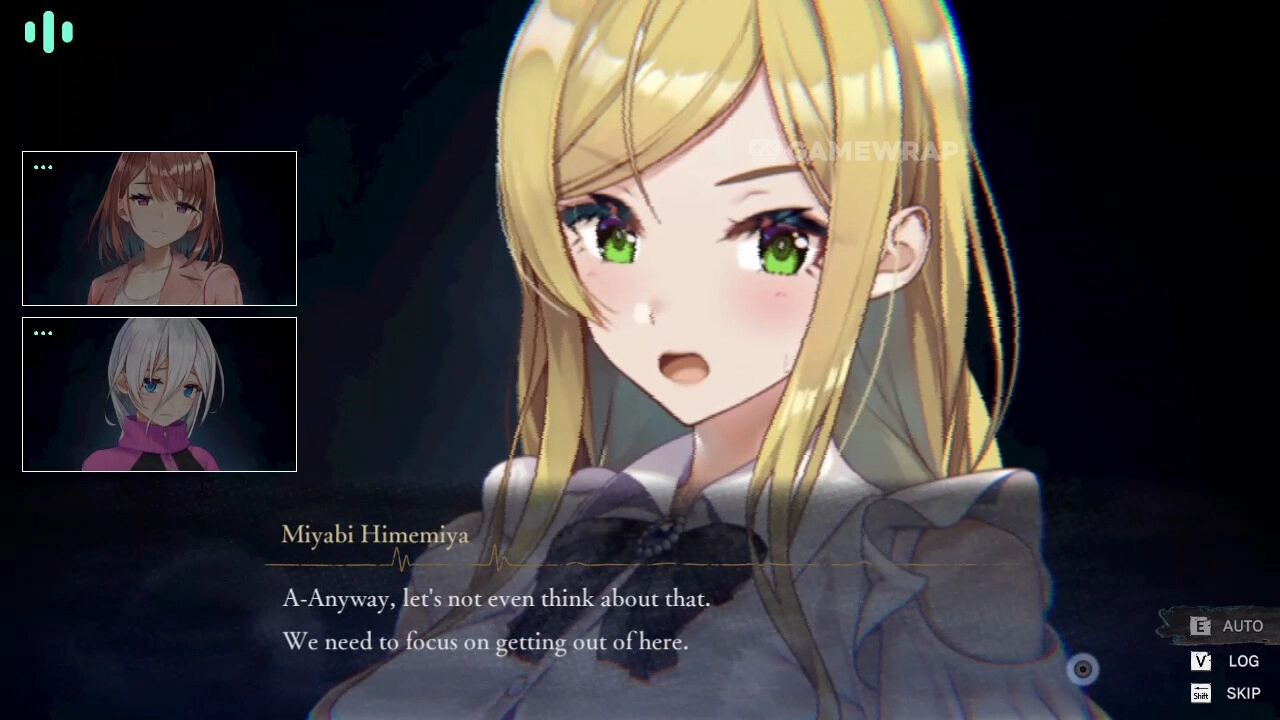Open the dialogue LOG
Image resolution: width=1280 pixels, height=720 pixels.
click(1229, 661)
